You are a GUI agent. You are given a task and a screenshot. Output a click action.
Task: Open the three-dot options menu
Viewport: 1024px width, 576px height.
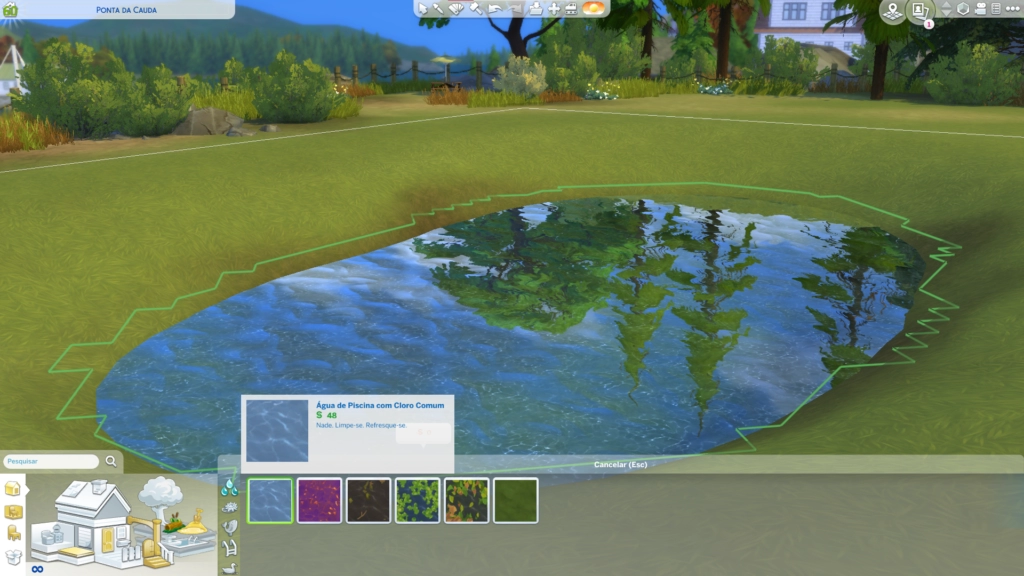click(x=1013, y=8)
